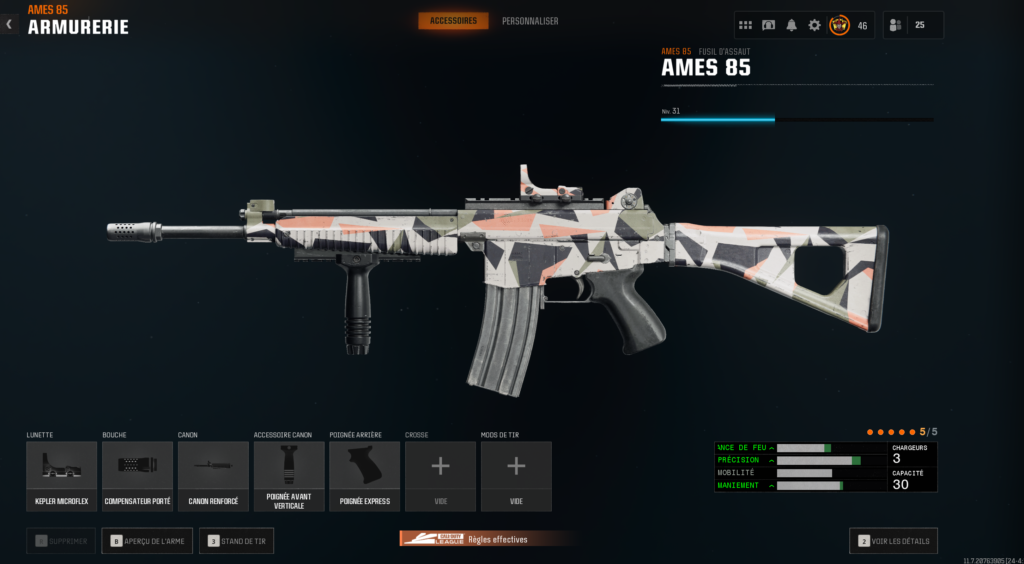Open the Stand de Tir firing range
Viewport: 1024px width, 564px height.
pyautogui.click(x=236, y=541)
